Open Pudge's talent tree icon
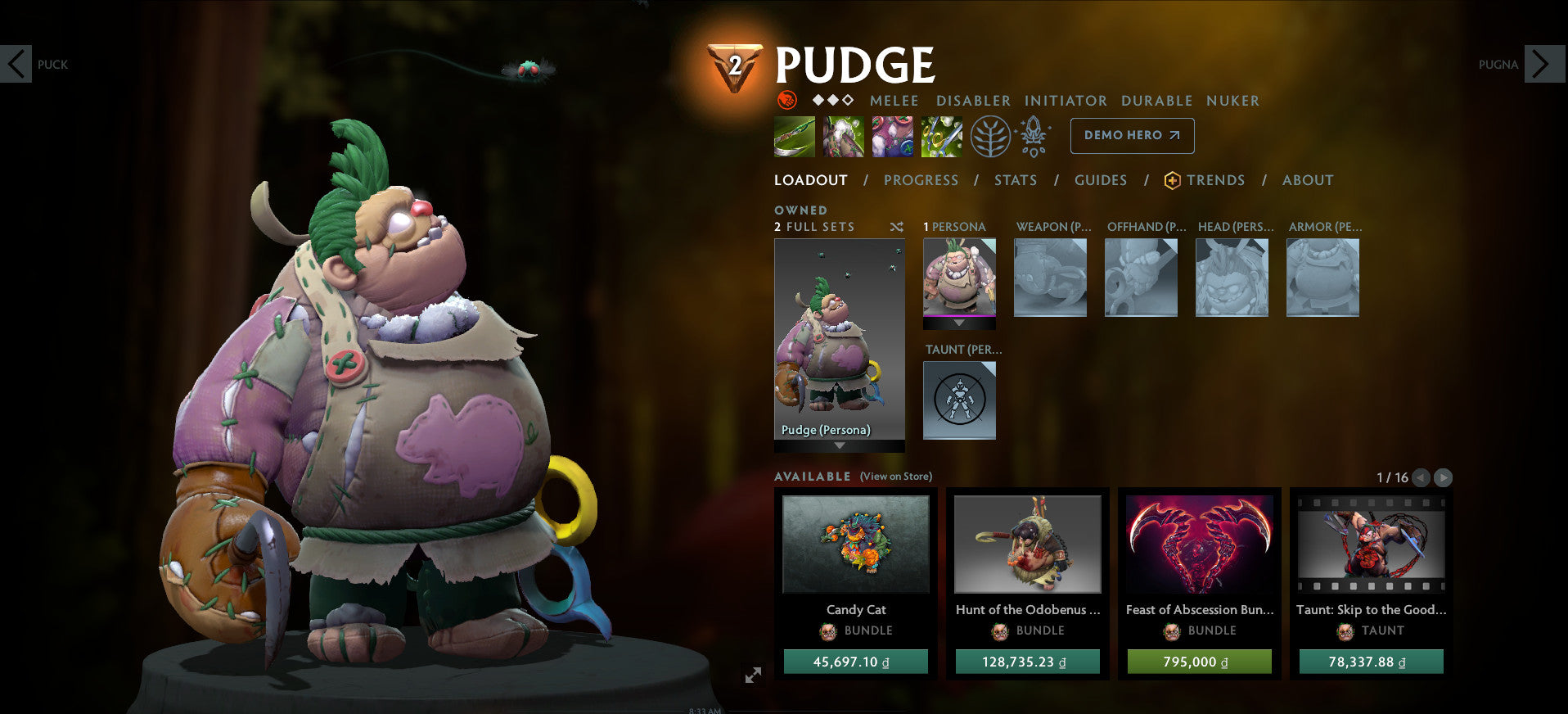 (989, 138)
